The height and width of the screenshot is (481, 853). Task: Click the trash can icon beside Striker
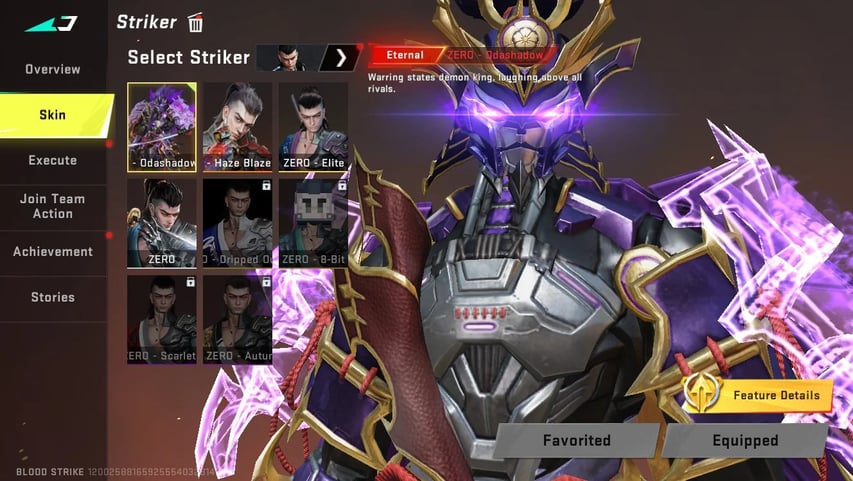point(196,22)
